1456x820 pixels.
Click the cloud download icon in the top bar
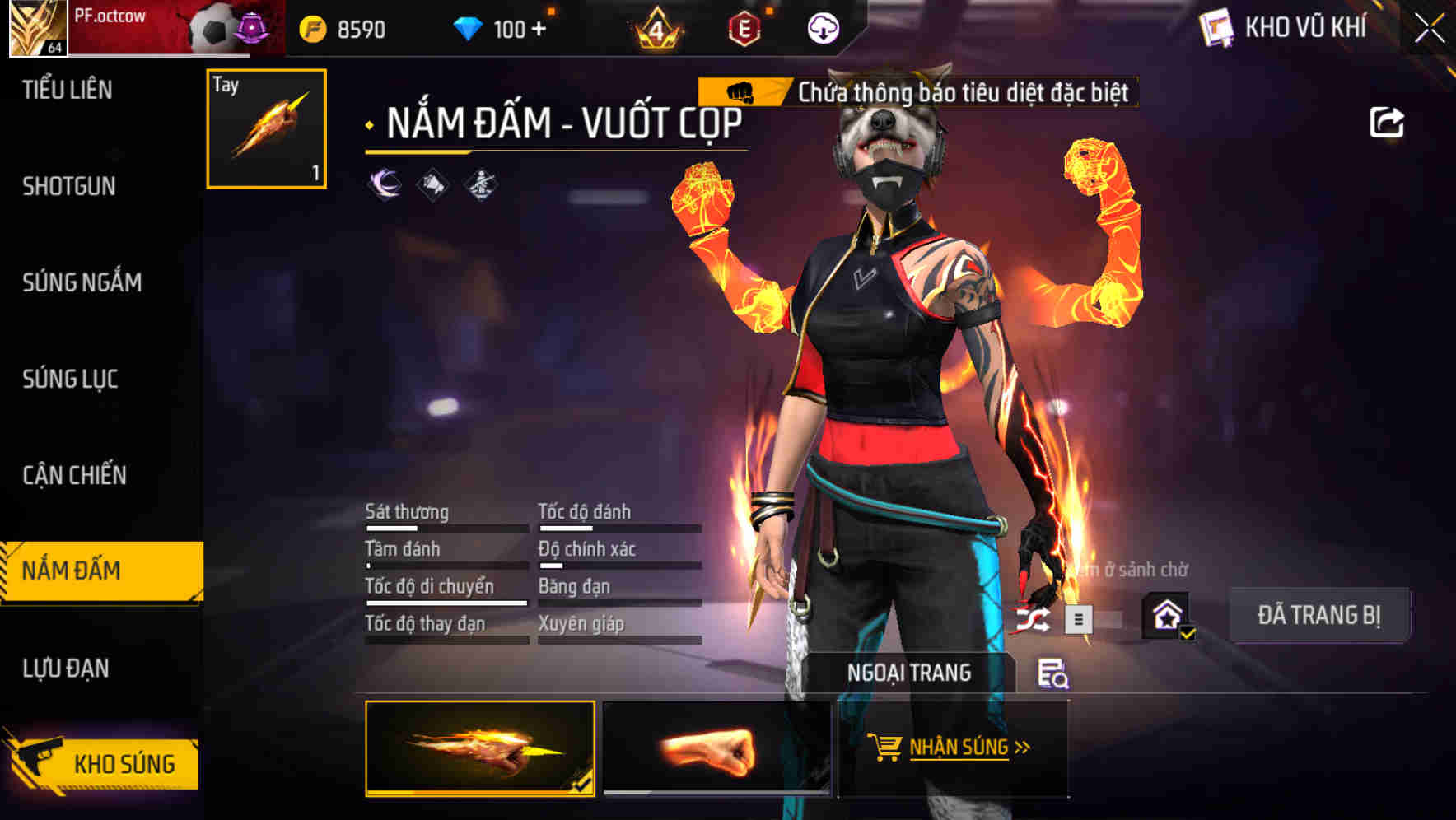pos(822,29)
